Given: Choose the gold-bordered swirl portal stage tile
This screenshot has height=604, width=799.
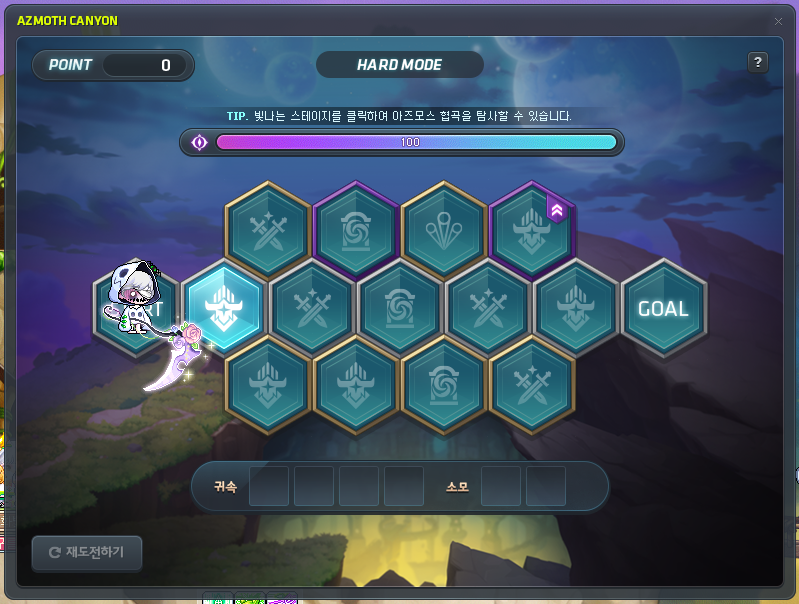Looking at the screenshot, I should (x=444, y=384).
